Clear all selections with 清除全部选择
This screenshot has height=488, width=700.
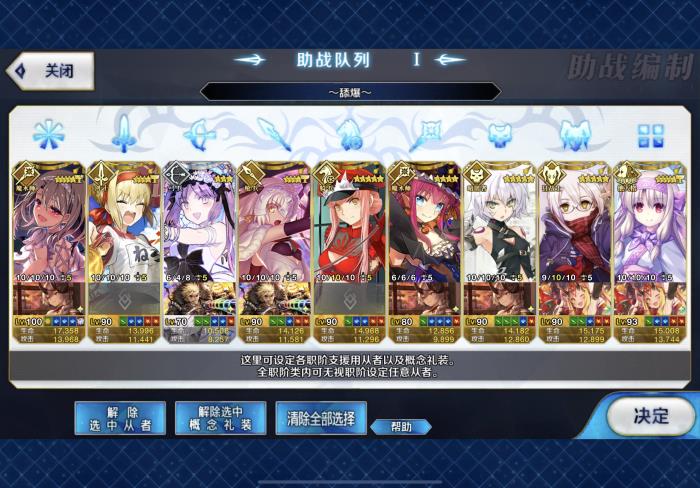(321, 418)
